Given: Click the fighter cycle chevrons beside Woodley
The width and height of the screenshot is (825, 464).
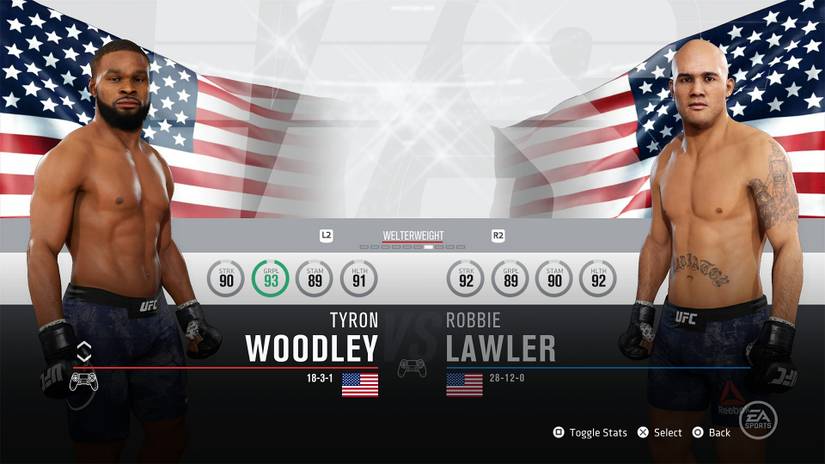Looking at the screenshot, I should (84, 351).
